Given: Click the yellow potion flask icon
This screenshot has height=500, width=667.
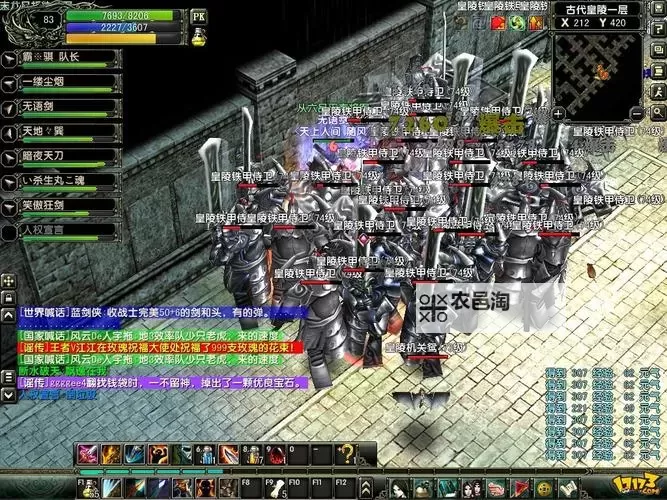Looking at the screenshot, I should pyautogui.click(x=198, y=36).
